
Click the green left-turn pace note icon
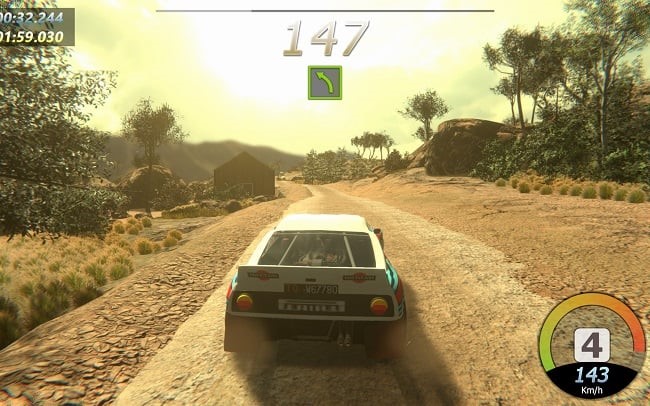tap(325, 83)
